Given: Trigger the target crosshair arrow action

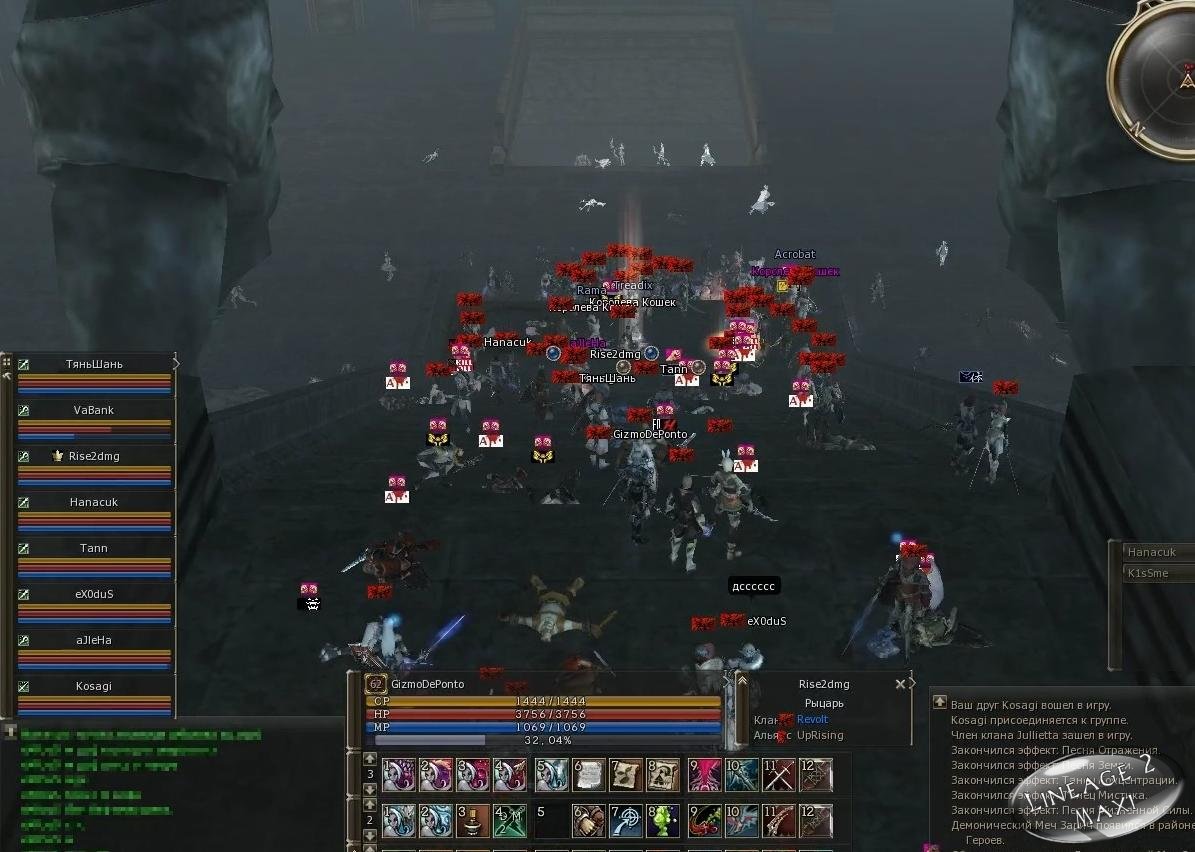Looking at the screenshot, I should point(627,821).
